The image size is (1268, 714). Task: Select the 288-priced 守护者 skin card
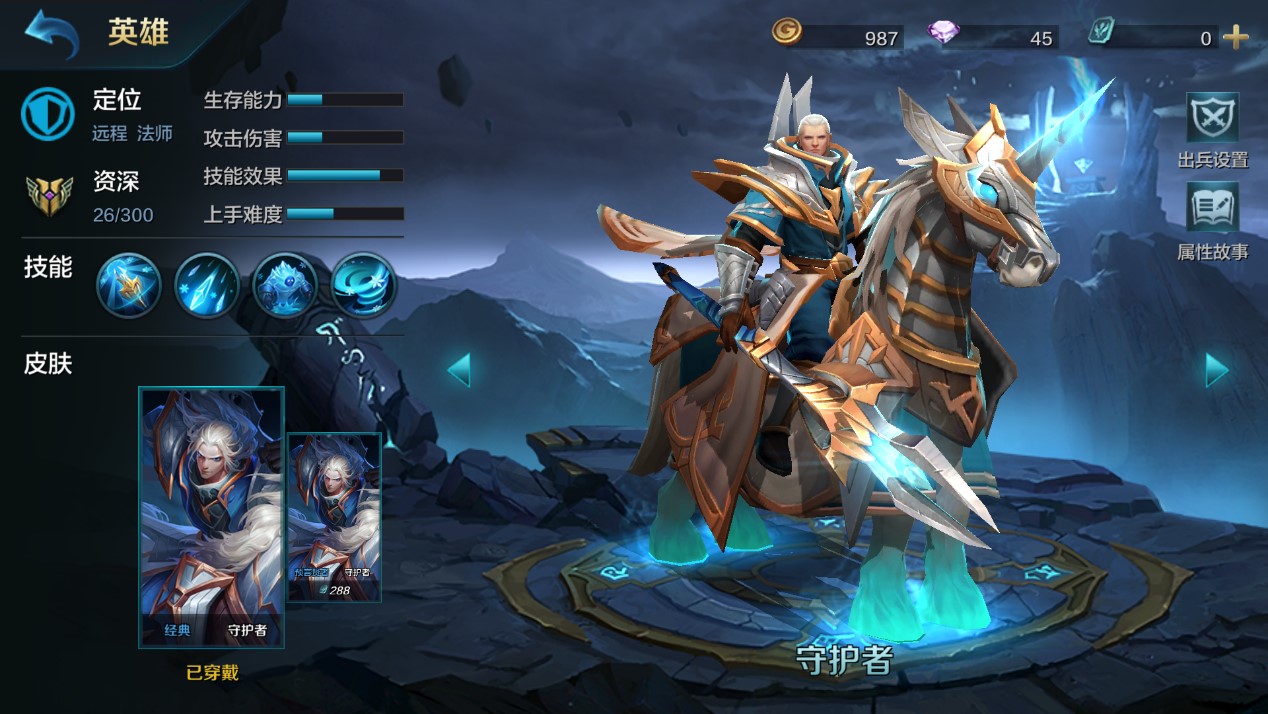click(334, 517)
